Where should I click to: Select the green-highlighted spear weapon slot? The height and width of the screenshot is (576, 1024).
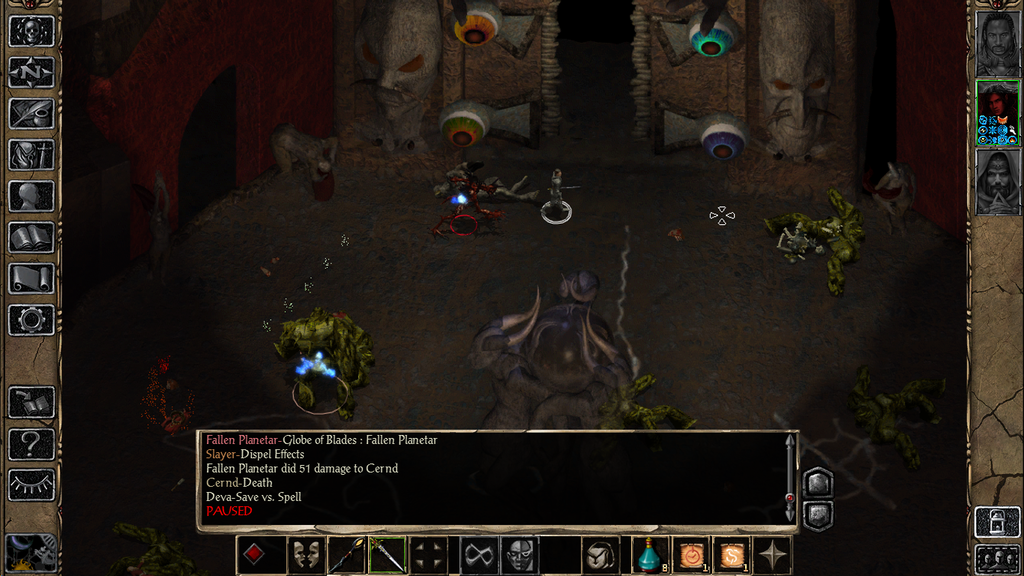point(386,555)
